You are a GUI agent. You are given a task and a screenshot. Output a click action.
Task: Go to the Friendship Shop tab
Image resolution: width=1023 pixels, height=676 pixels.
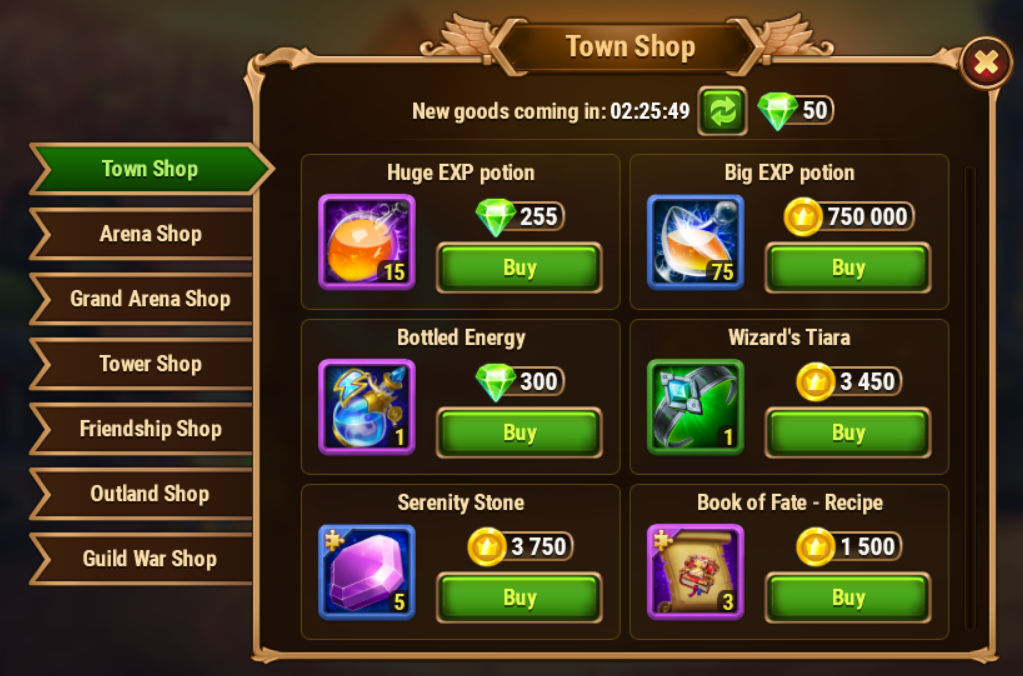pos(150,429)
